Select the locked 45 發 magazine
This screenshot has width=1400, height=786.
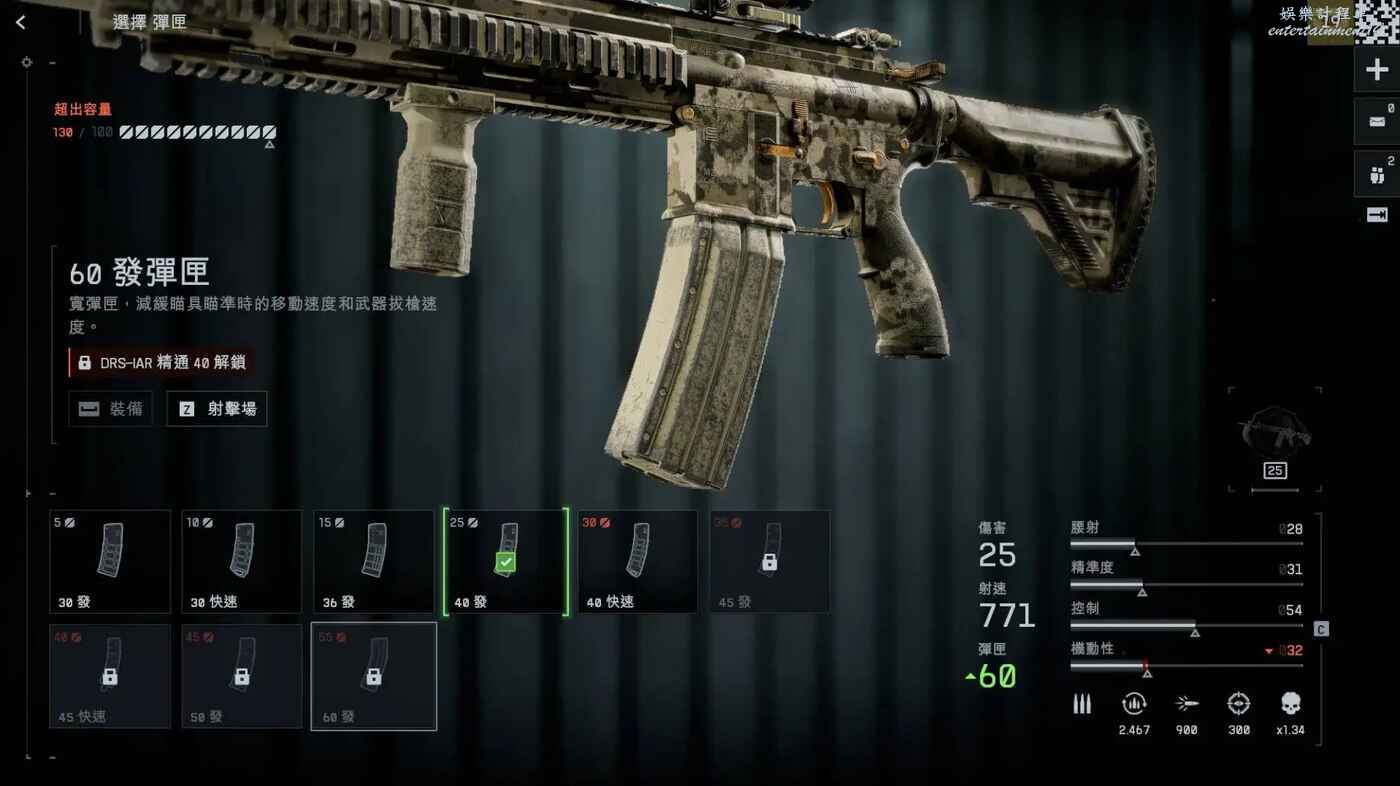(x=769, y=561)
